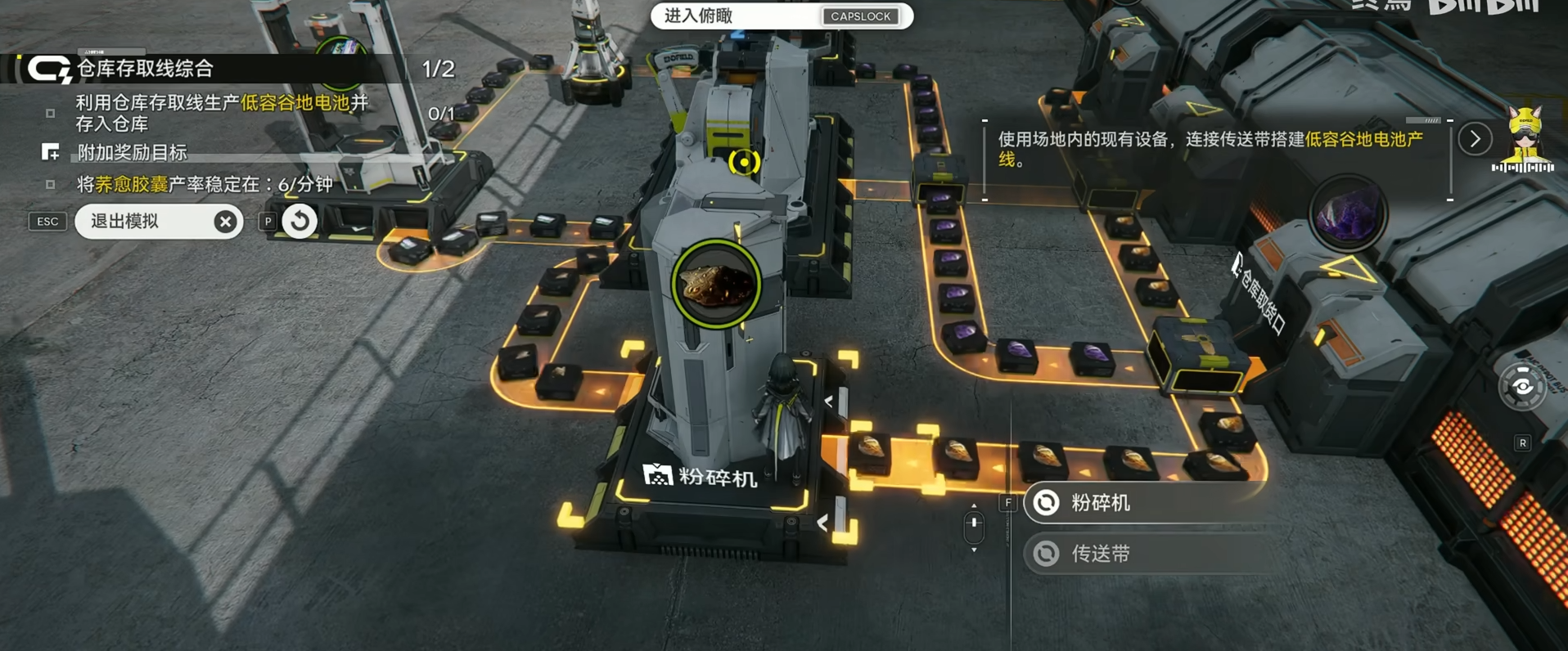Viewport: 1568px width, 651px height.
Task: Enter overhead view via 进入俯瞰 button
Action: pyautogui.click(x=781, y=16)
